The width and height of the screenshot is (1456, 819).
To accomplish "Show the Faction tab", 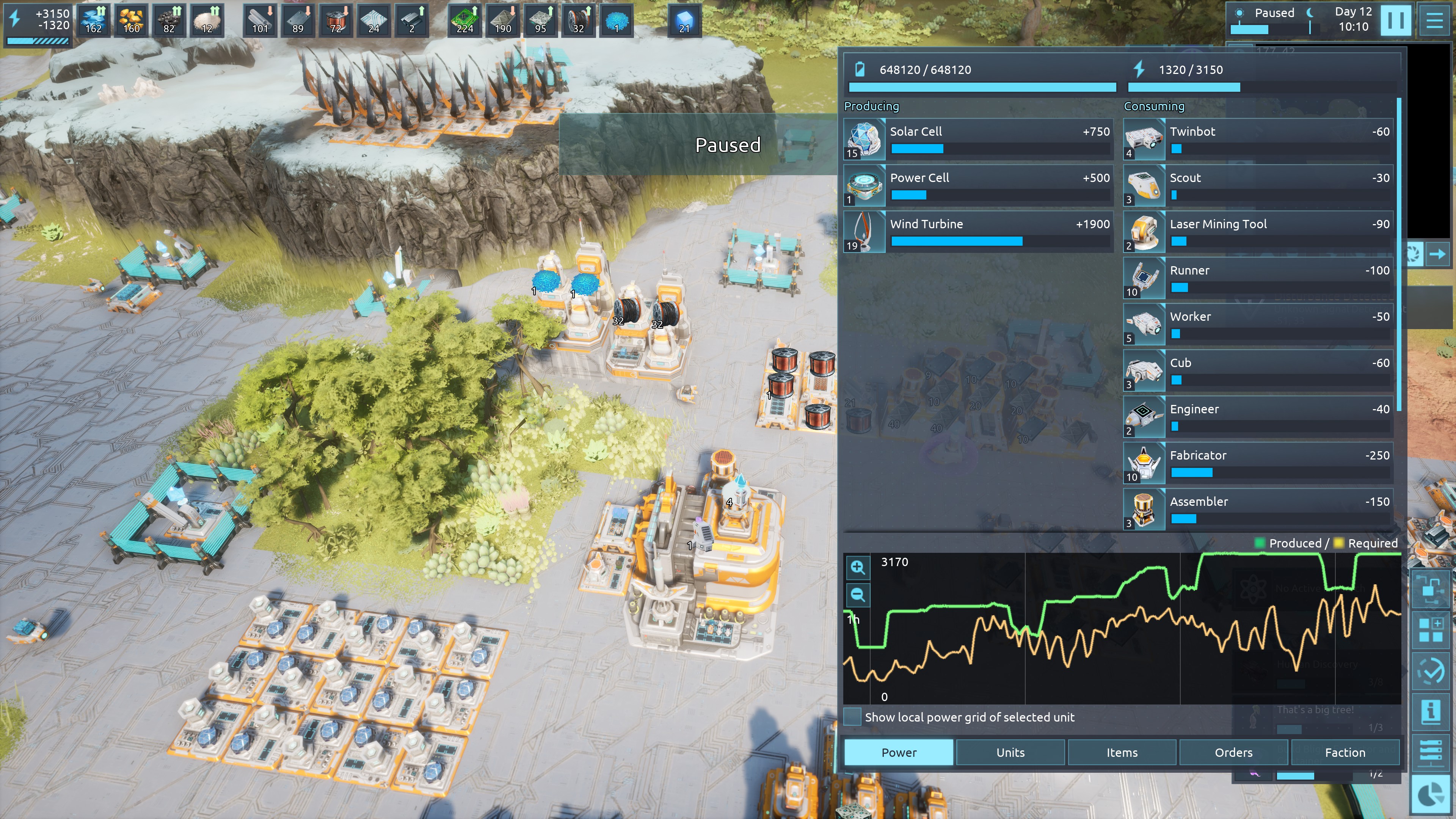I will click(1345, 752).
